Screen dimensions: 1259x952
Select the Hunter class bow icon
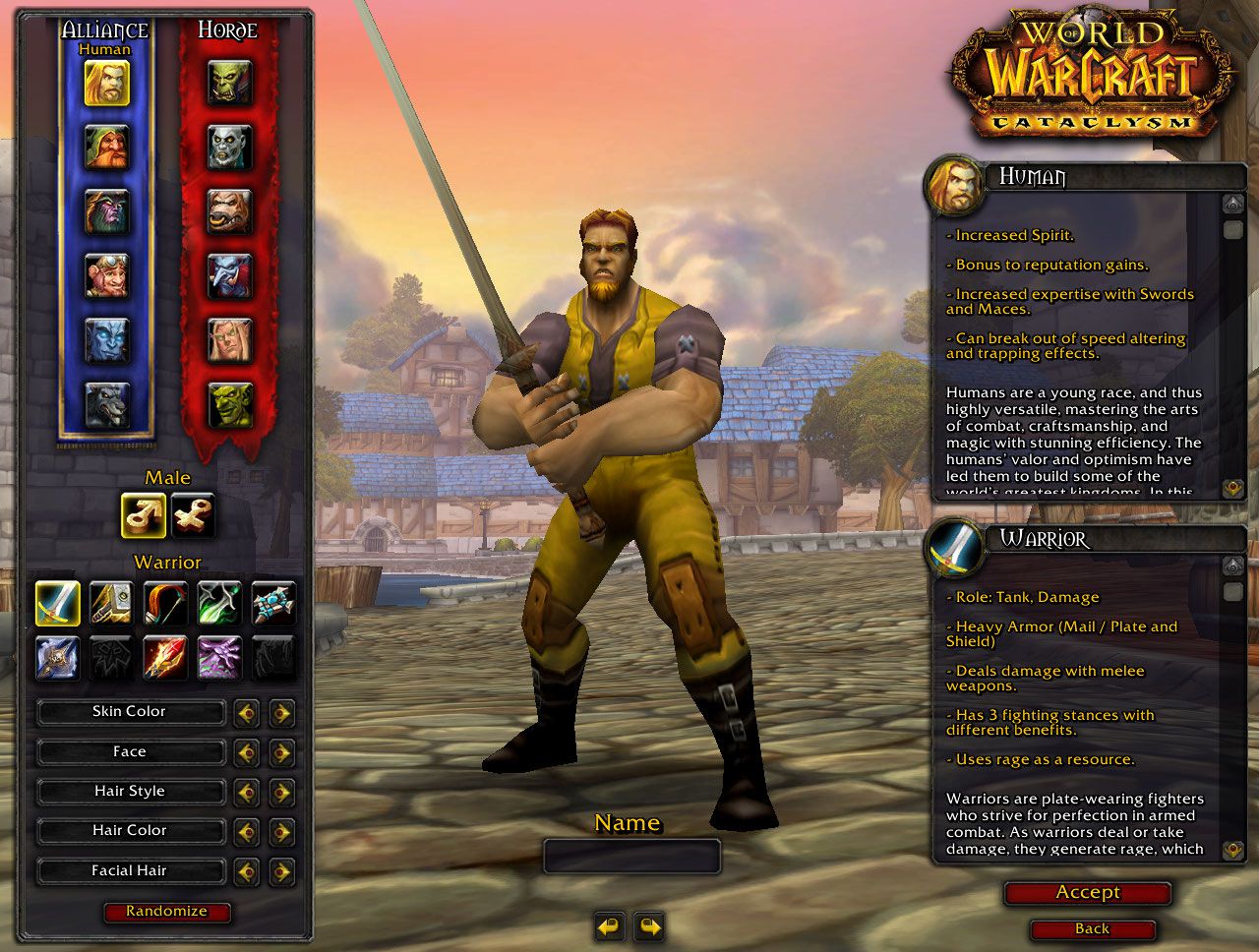click(x=165, y=603)
